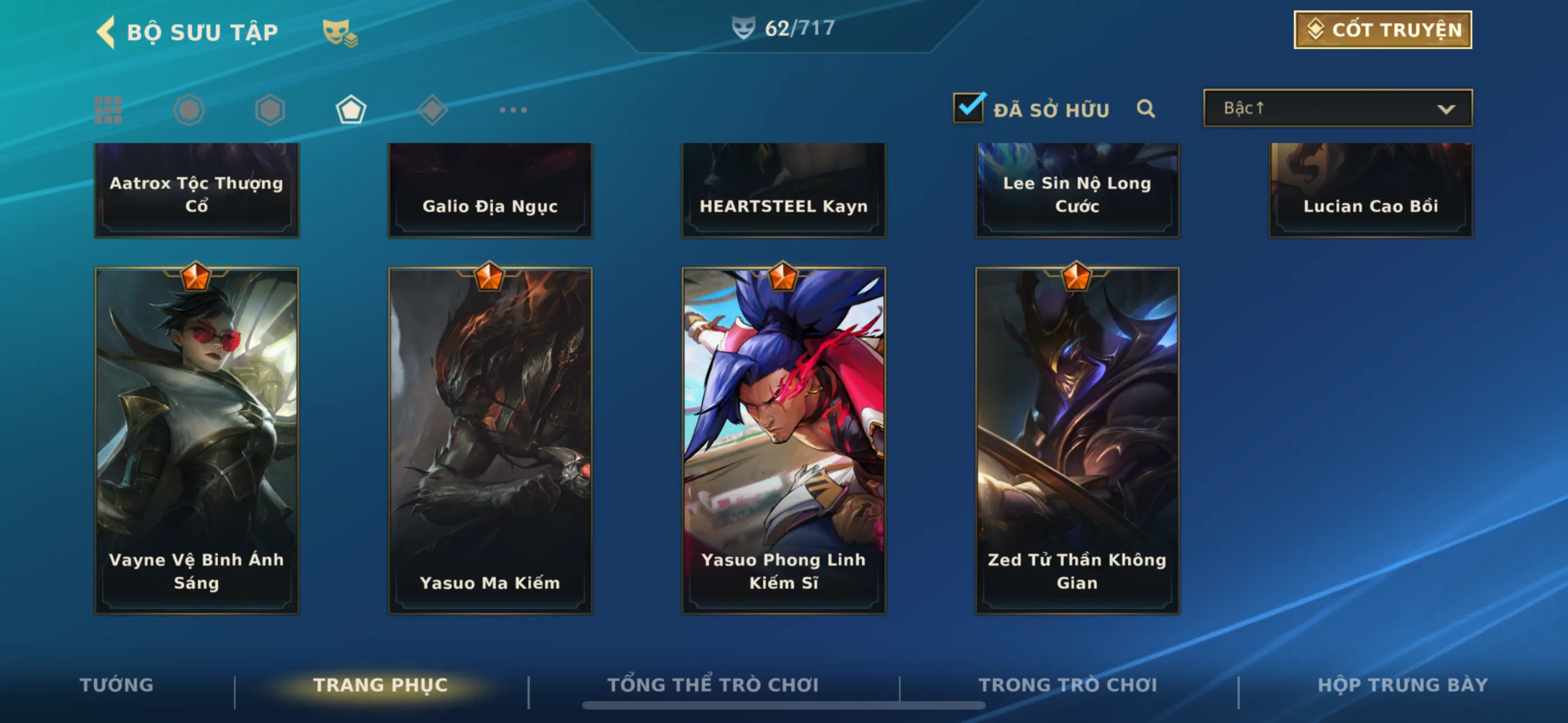Go to the Hộp Trưng Bày tab
Screen dimensions: 1568x723
[1403, 685]
